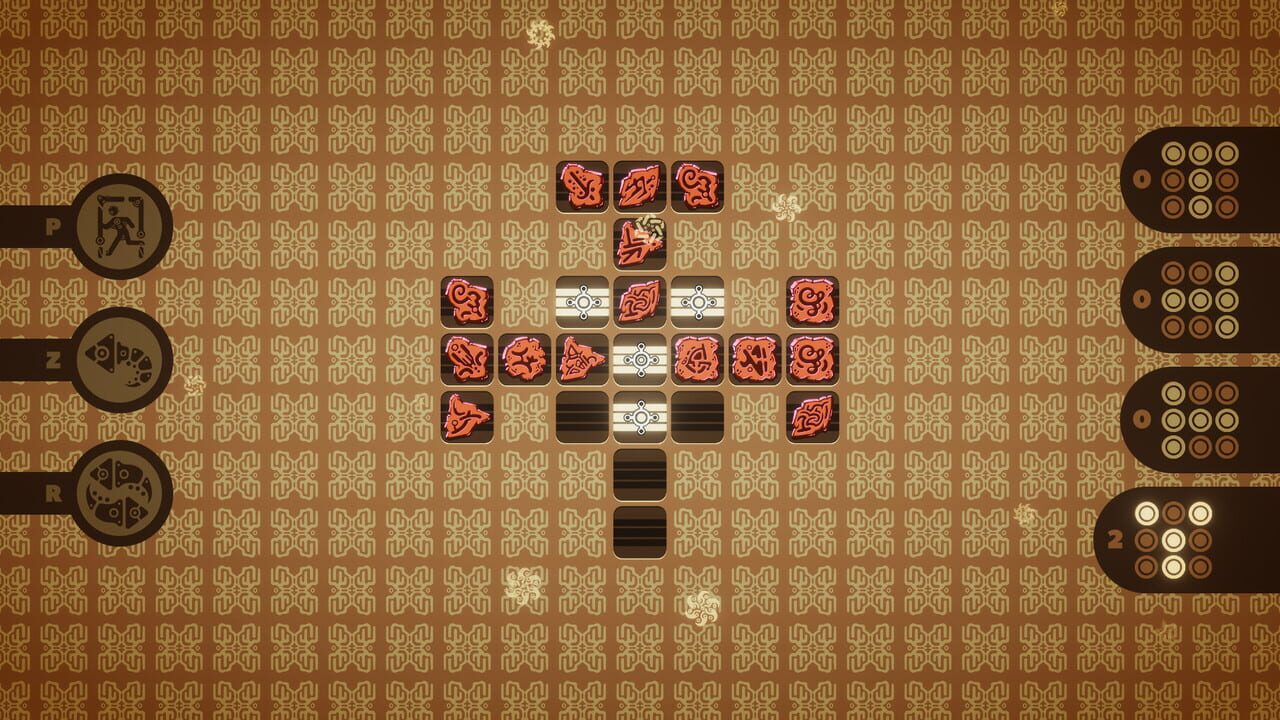Toggle the left white flower tile
This screenshot has height=720, width=1280.
584,300
